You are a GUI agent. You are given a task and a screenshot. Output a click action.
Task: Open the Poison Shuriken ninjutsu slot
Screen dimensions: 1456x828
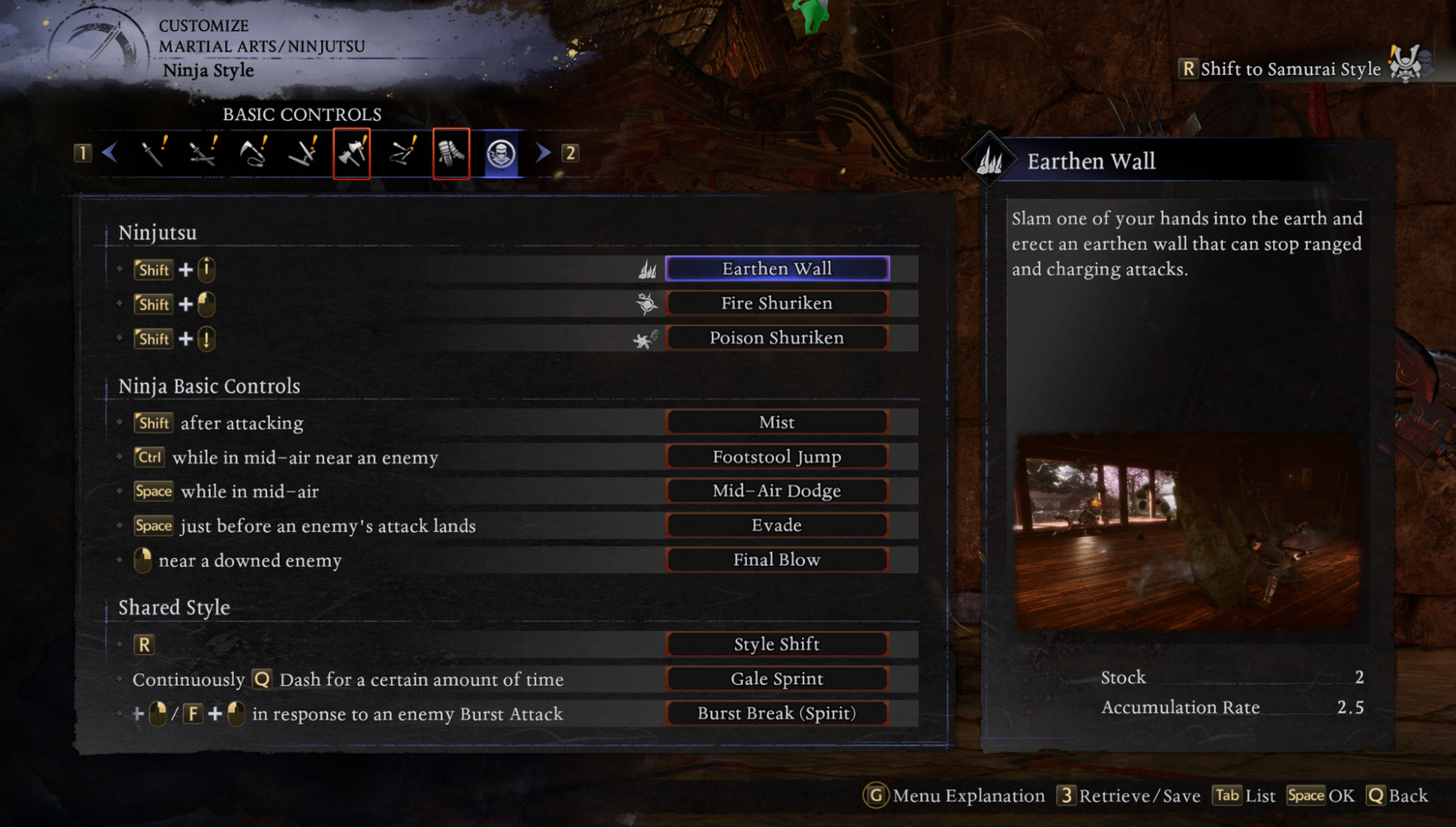coord(777,337)
